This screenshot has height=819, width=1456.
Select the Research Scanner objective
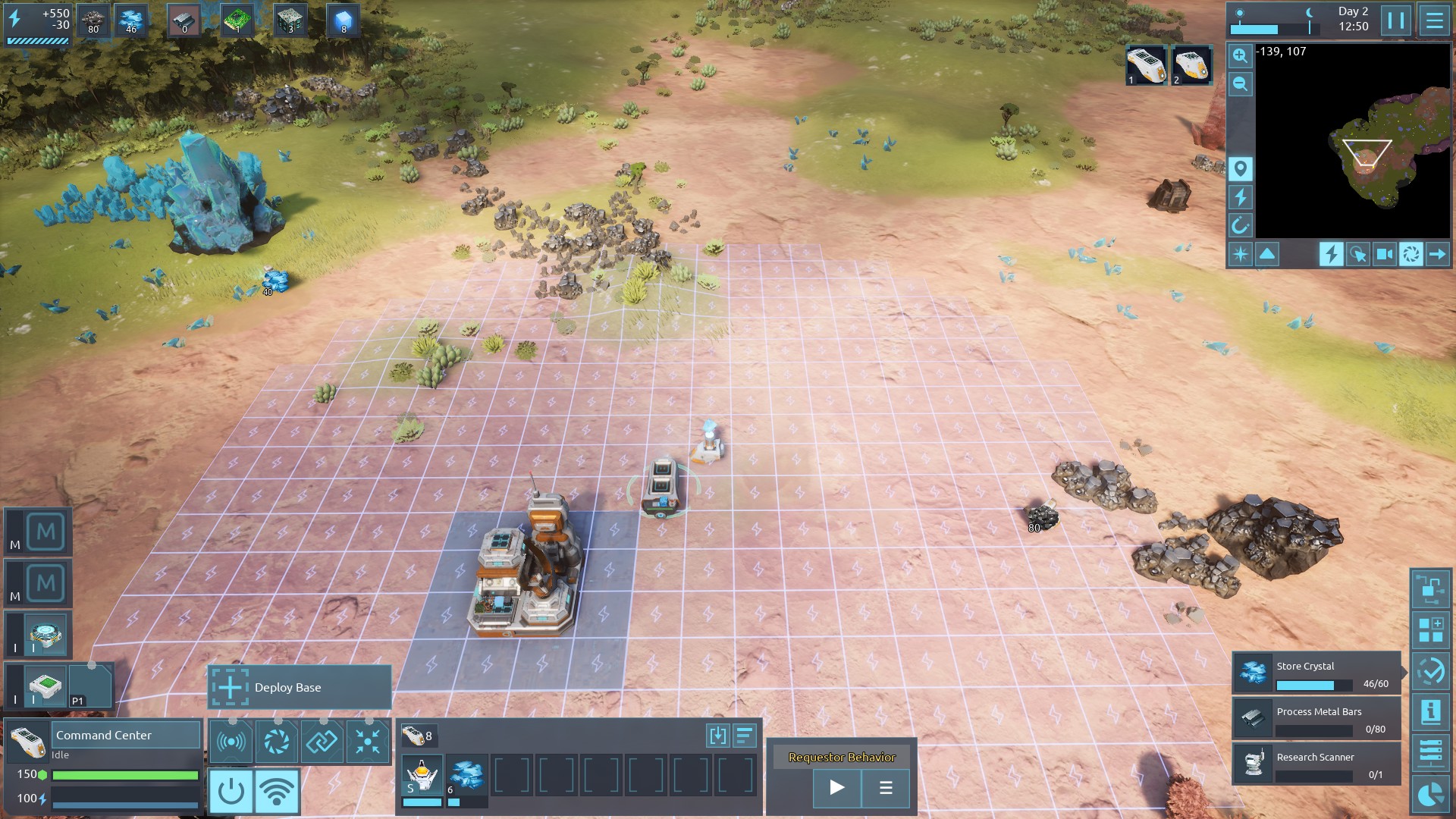click(1316, 764)
